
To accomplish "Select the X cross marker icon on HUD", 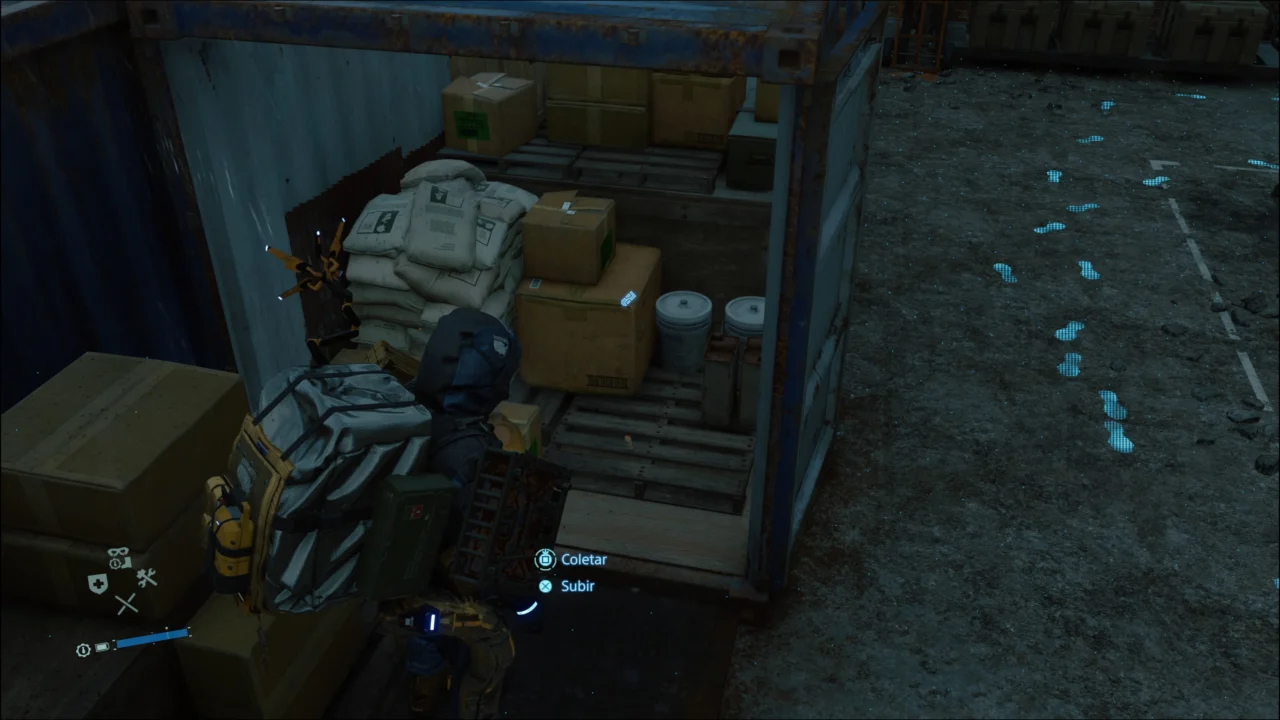I will click(x=126, y=604).
